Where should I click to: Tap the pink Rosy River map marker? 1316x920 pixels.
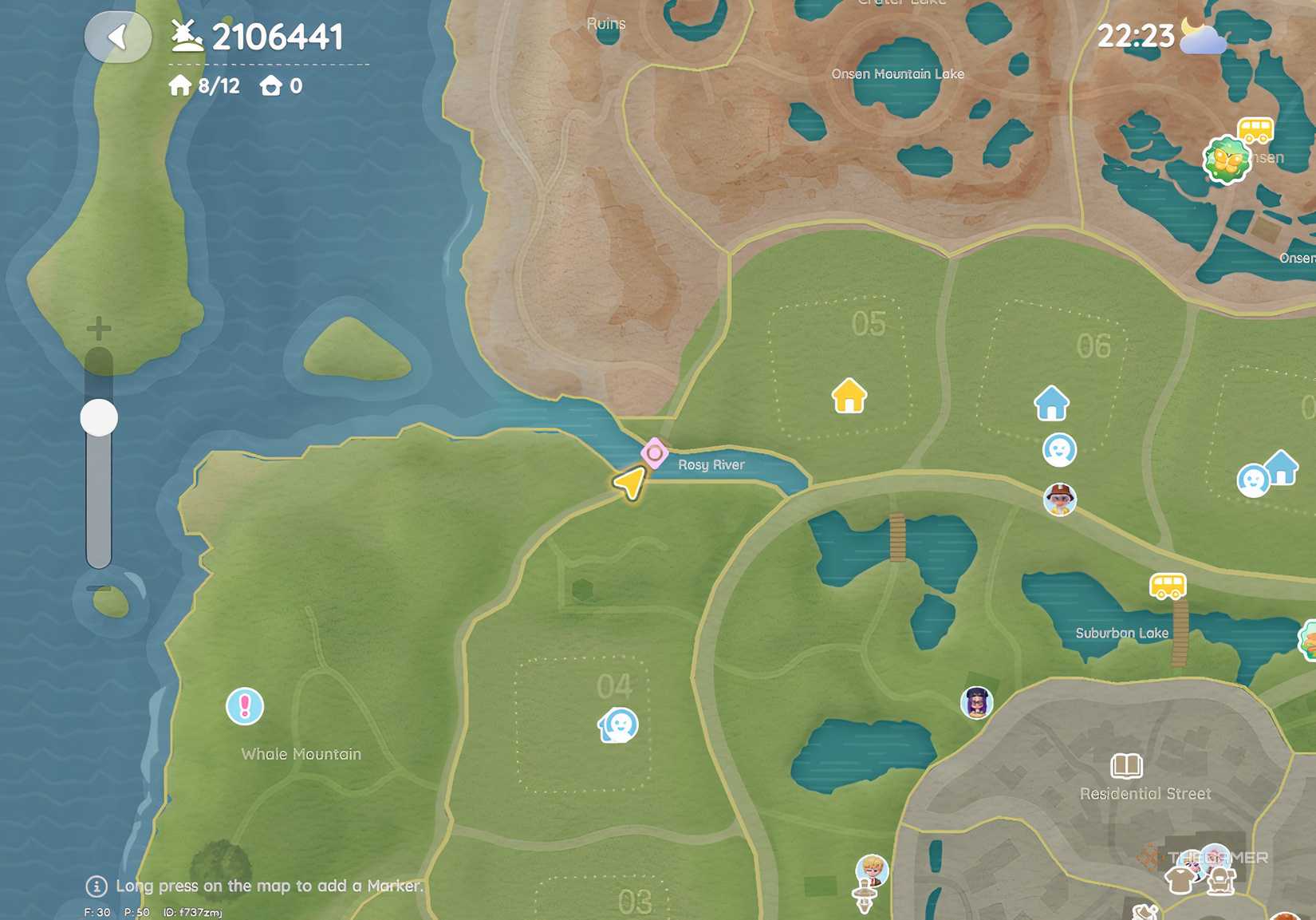point(654,455)
